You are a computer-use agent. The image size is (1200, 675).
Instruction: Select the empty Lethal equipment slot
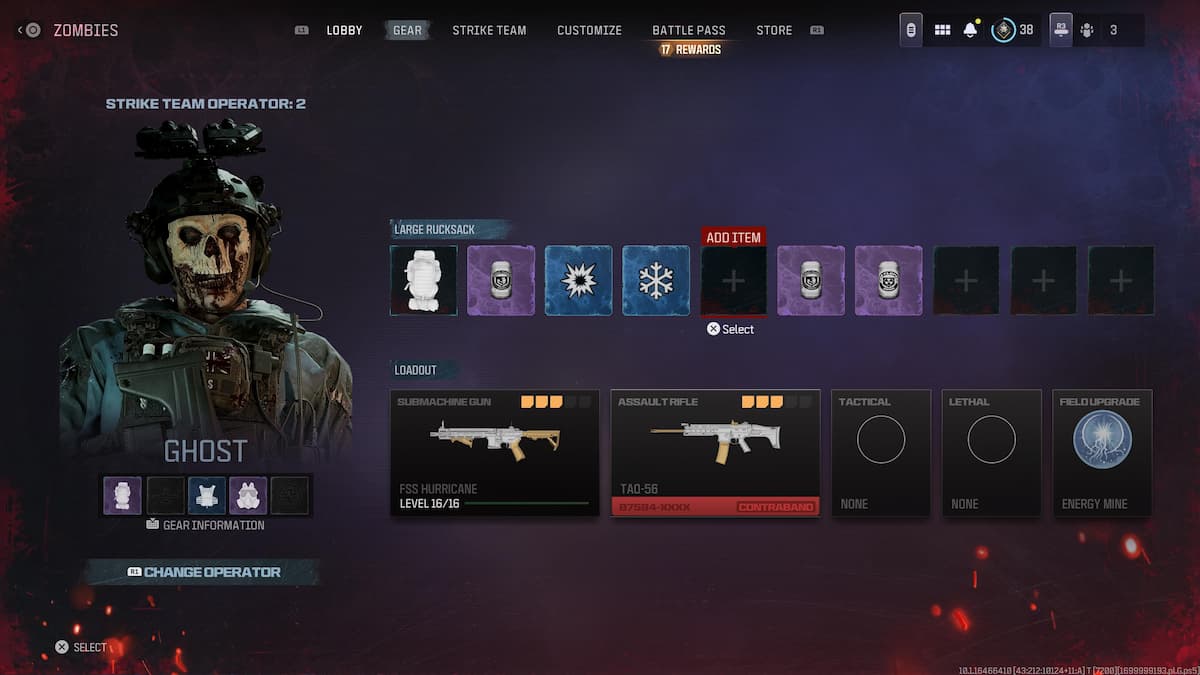tap(991, 453)
